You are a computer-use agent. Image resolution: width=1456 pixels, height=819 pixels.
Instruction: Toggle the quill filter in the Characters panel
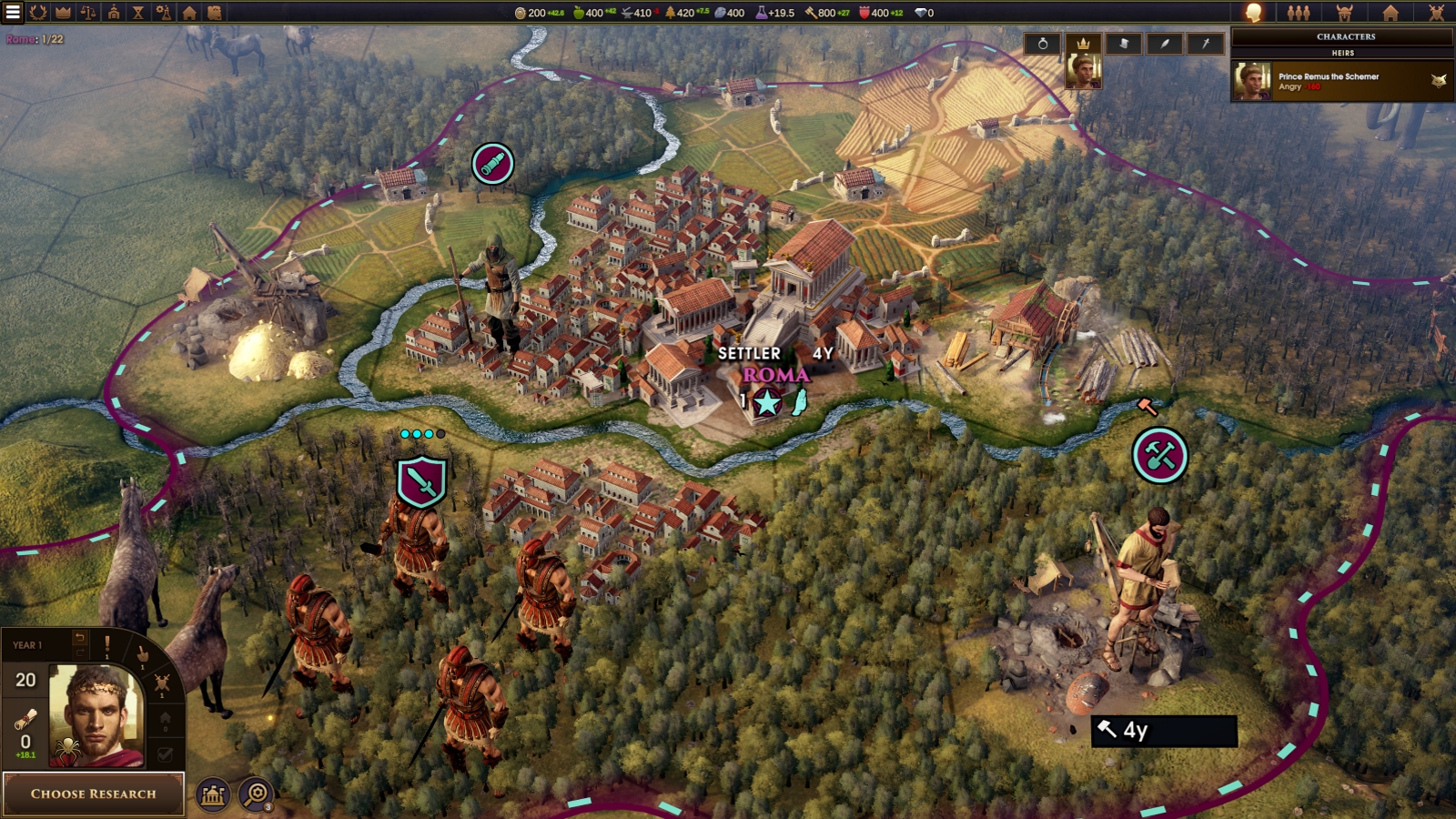click(x=1166, y=44)
